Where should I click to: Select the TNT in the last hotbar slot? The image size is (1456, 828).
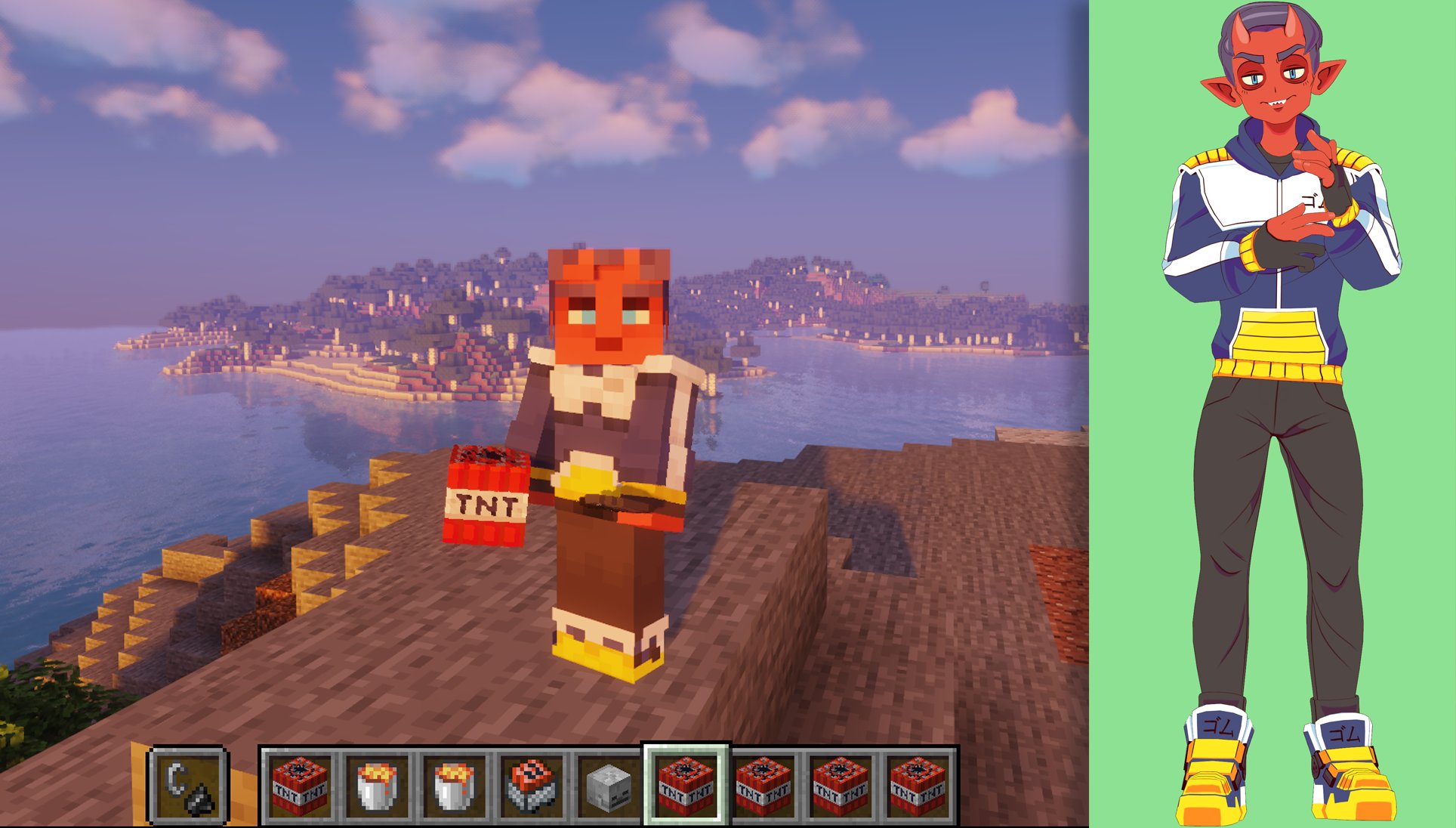[919, 786]
